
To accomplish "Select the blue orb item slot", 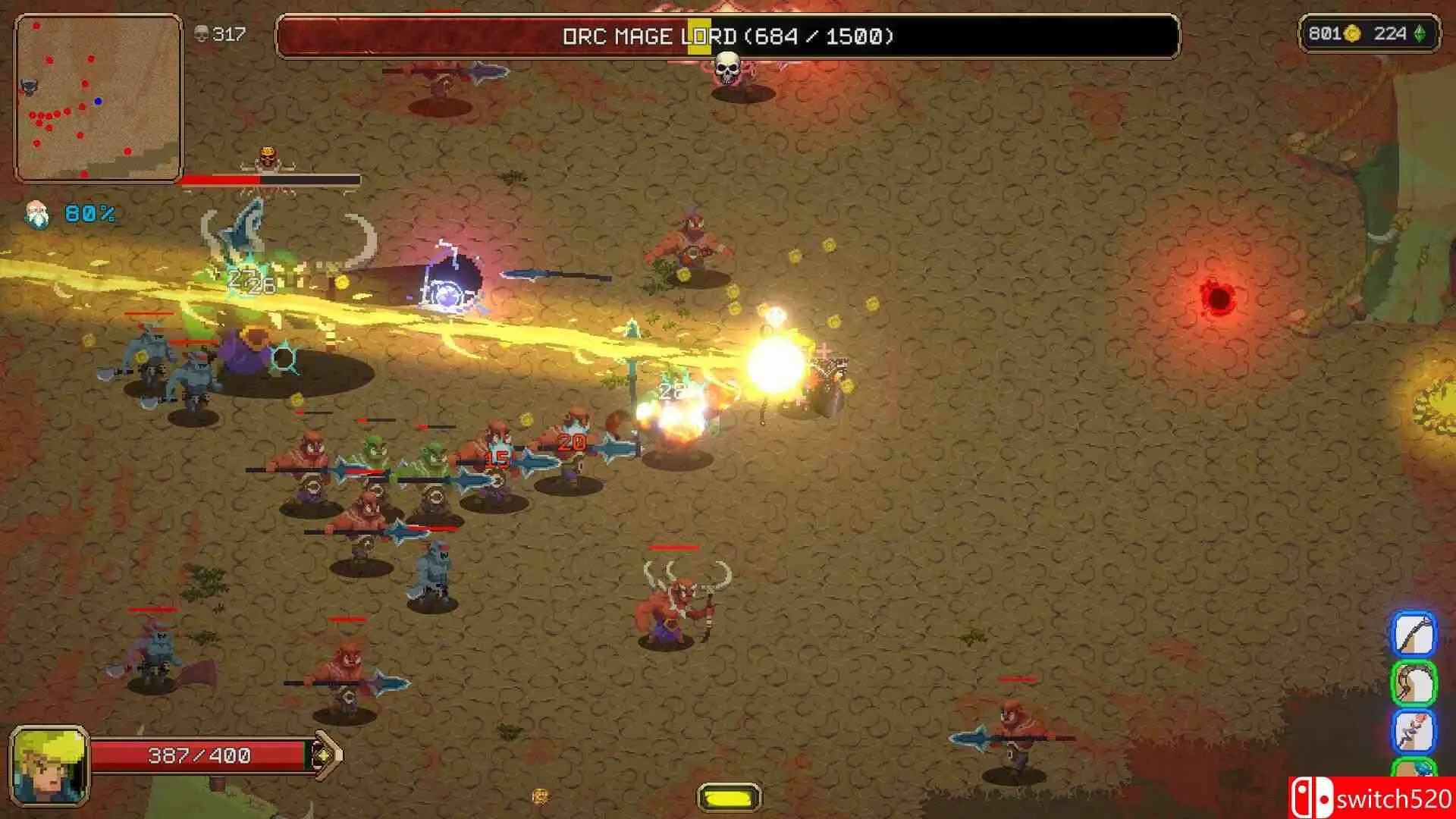I will (1415, 769).
